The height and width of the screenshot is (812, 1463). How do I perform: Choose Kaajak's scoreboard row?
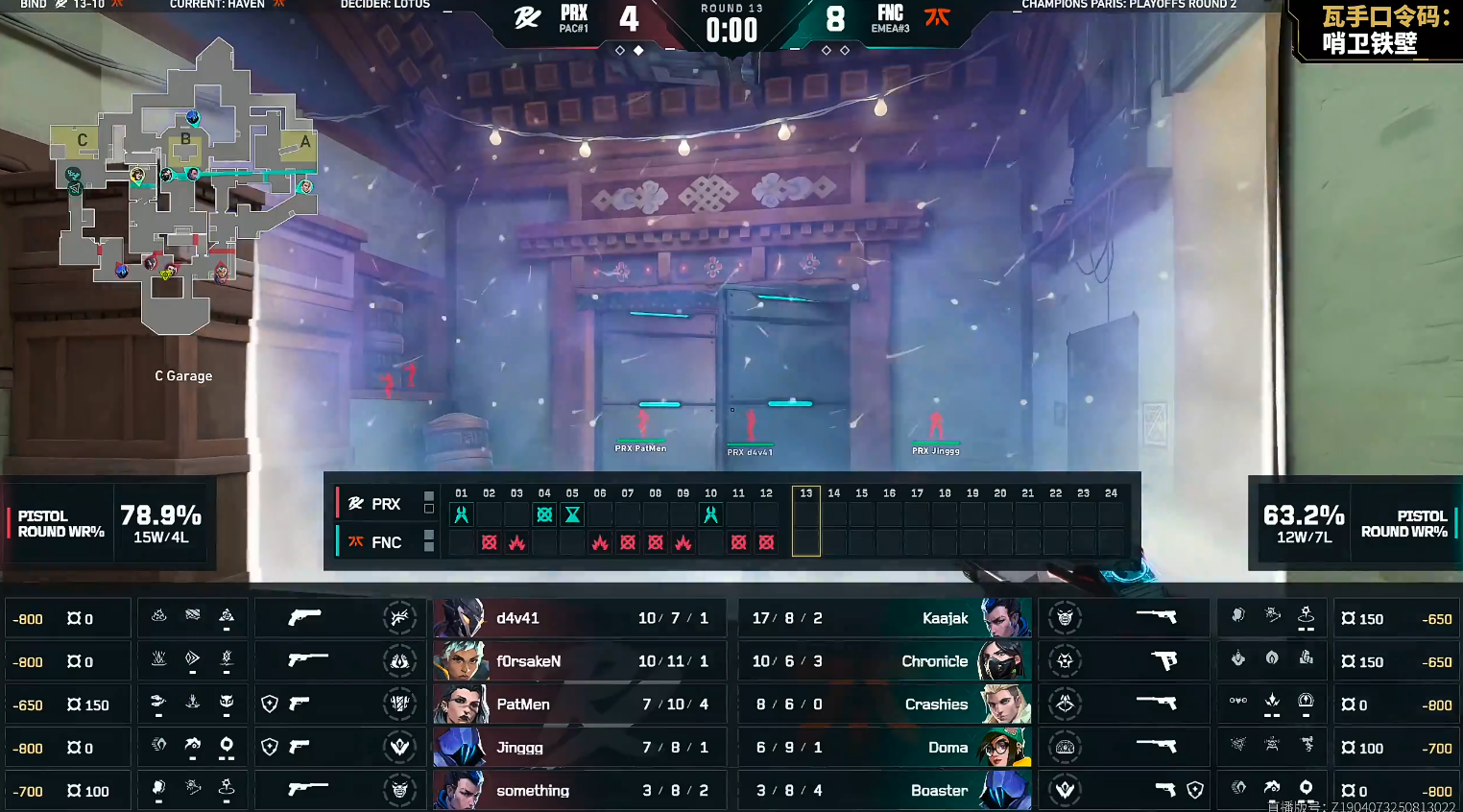pyautogui.click(x=883, y=618)
